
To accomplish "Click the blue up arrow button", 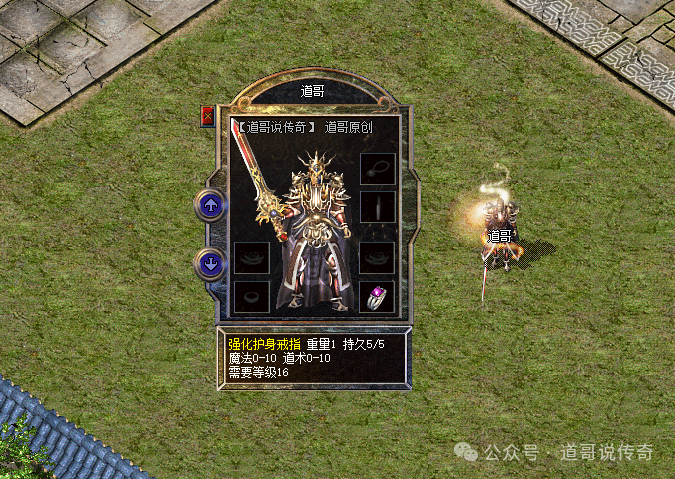I will 210,205.
